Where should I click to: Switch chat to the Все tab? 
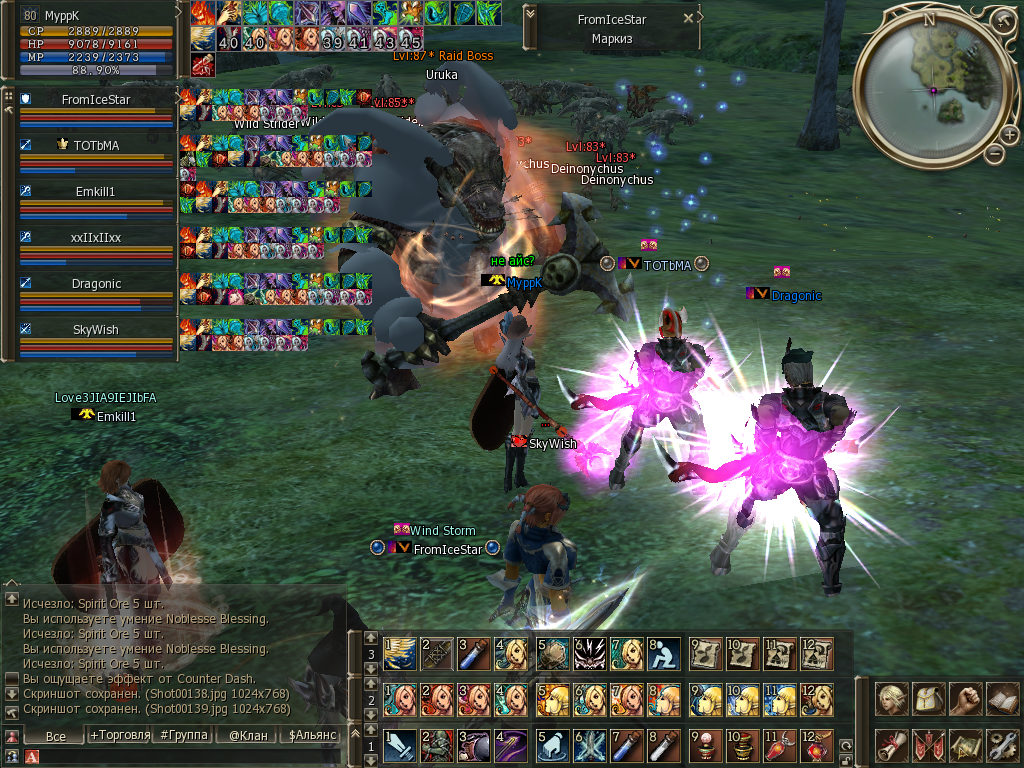(x=56, y=736)
